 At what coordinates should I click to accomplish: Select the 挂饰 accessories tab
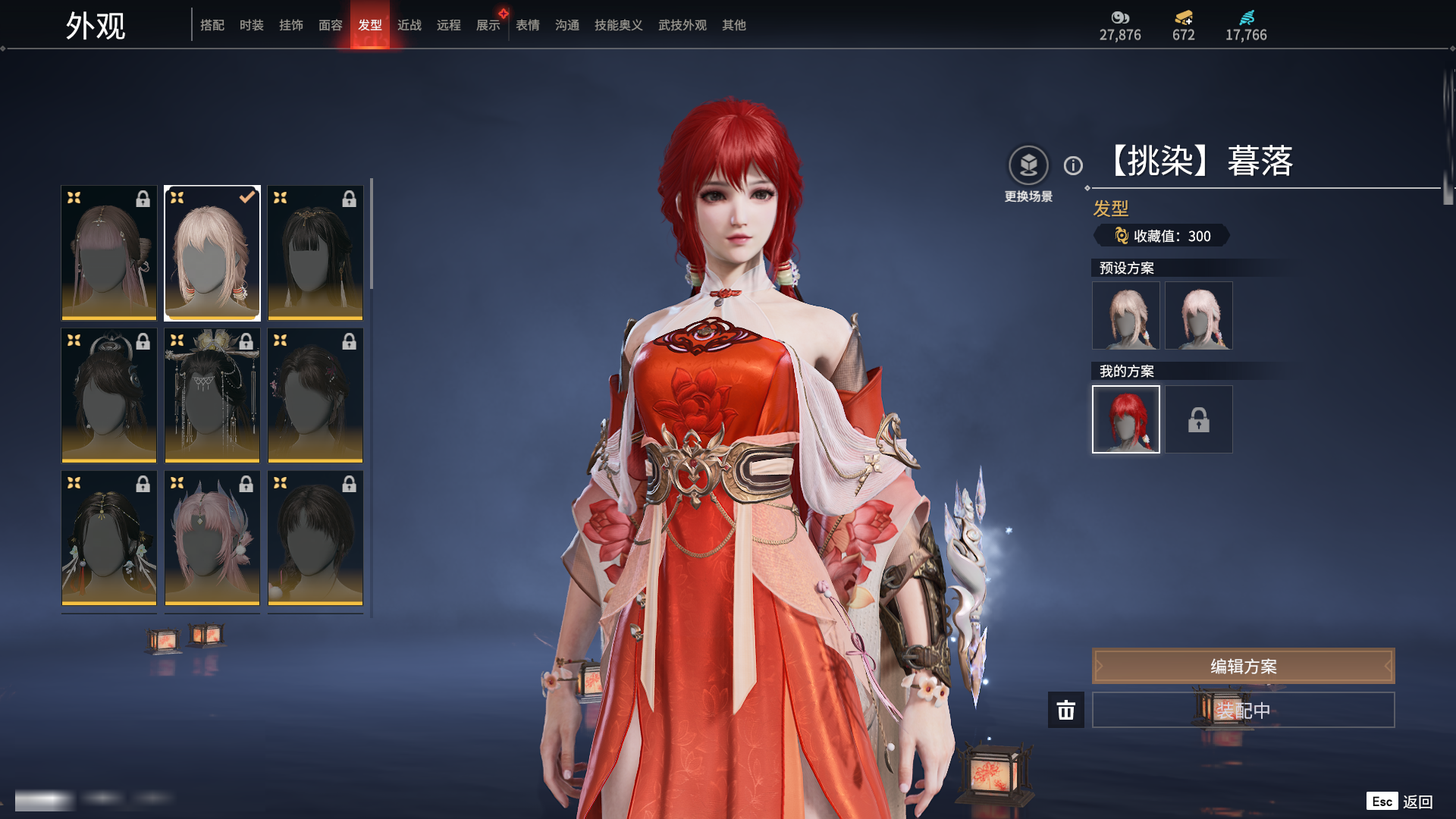click(291, 25)
